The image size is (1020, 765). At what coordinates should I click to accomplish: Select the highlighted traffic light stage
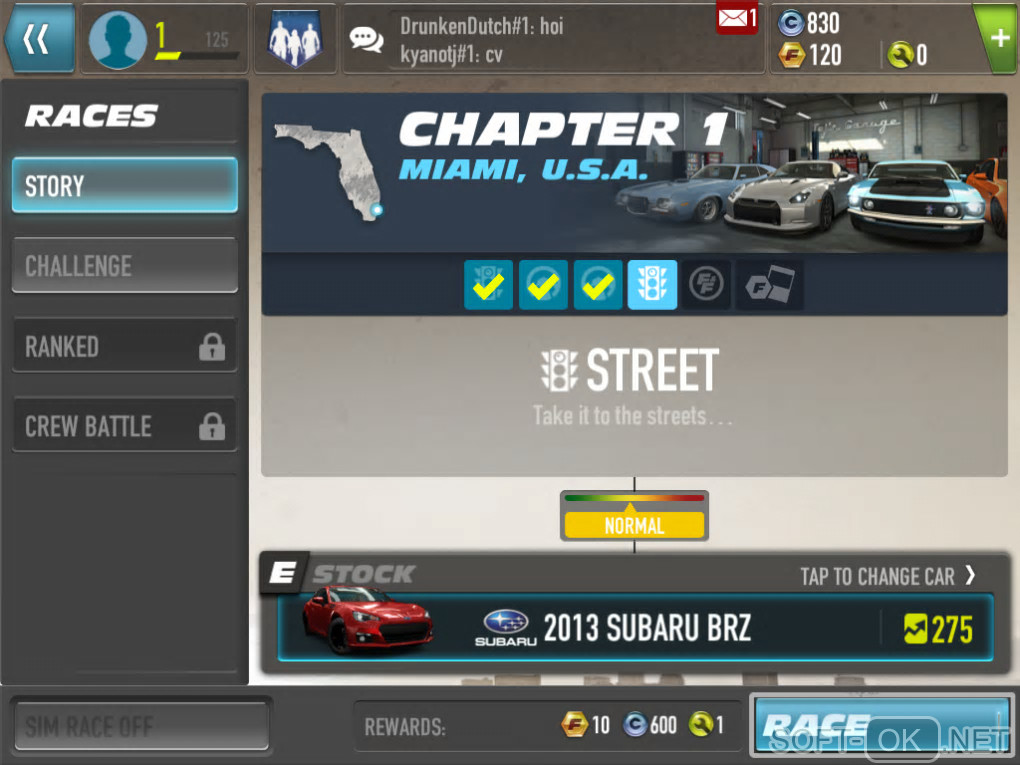(652, 286)
